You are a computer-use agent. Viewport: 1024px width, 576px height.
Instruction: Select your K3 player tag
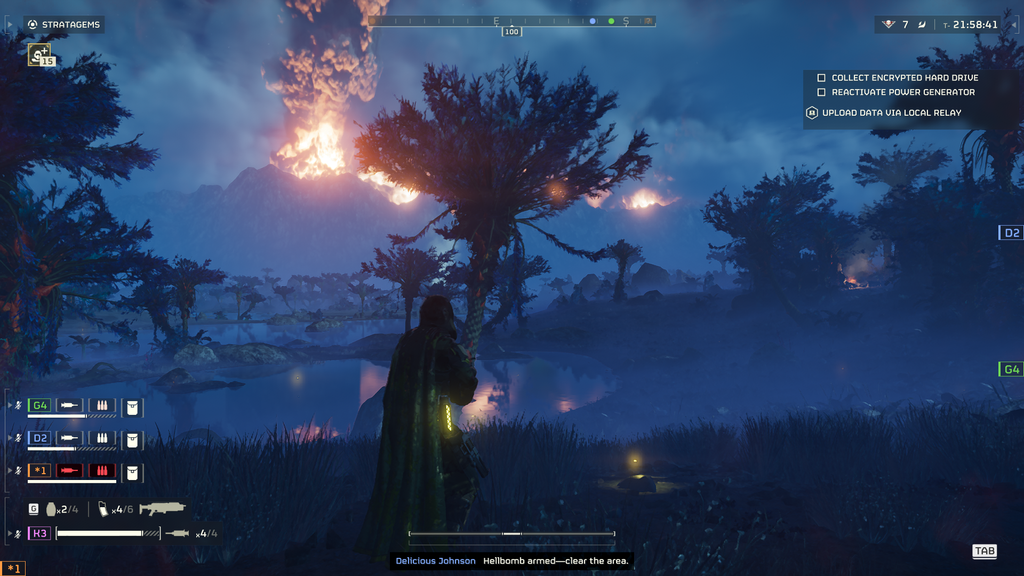[40, 533]
